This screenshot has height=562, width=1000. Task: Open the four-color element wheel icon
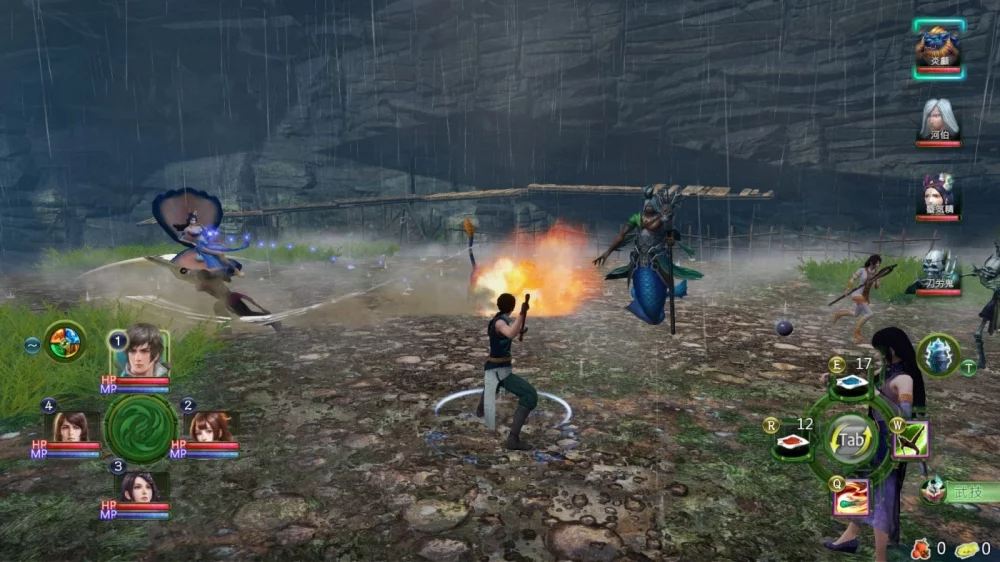pos(64,342)
